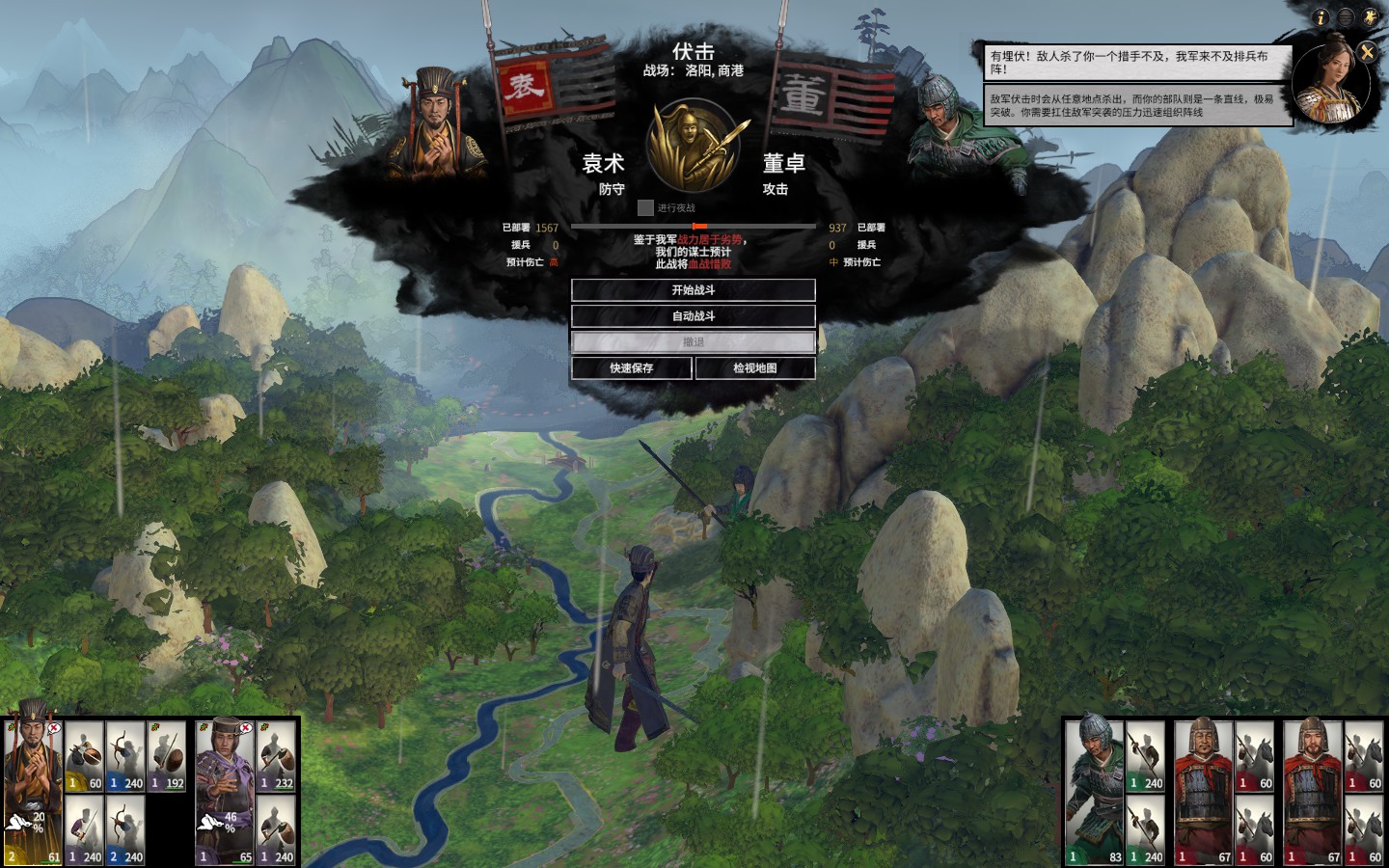
Task: Open 检视地图 to inspect the map
Action: click(x=754, y=368)
